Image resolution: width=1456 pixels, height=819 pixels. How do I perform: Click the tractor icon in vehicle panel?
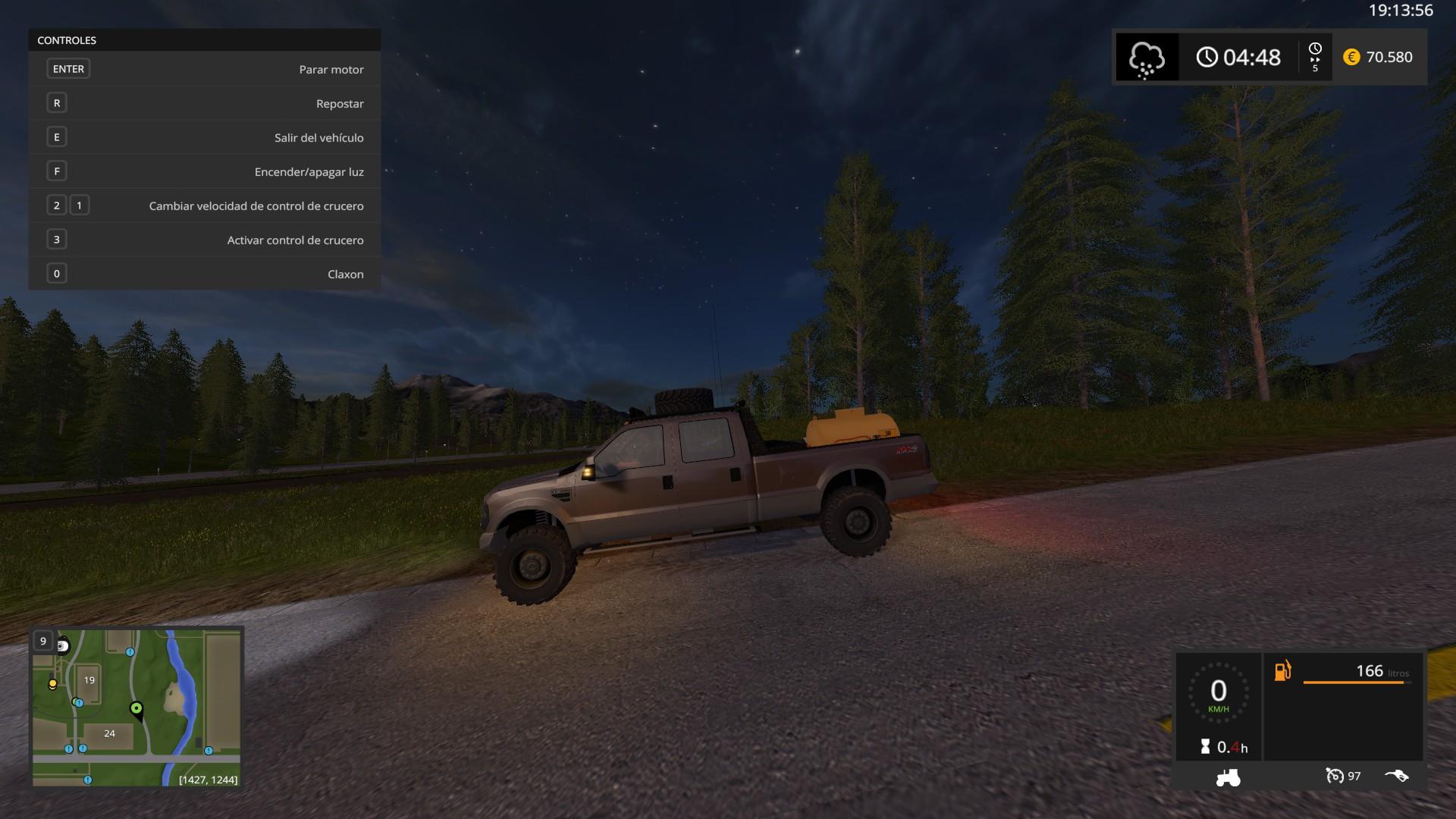pos(1227,777)
